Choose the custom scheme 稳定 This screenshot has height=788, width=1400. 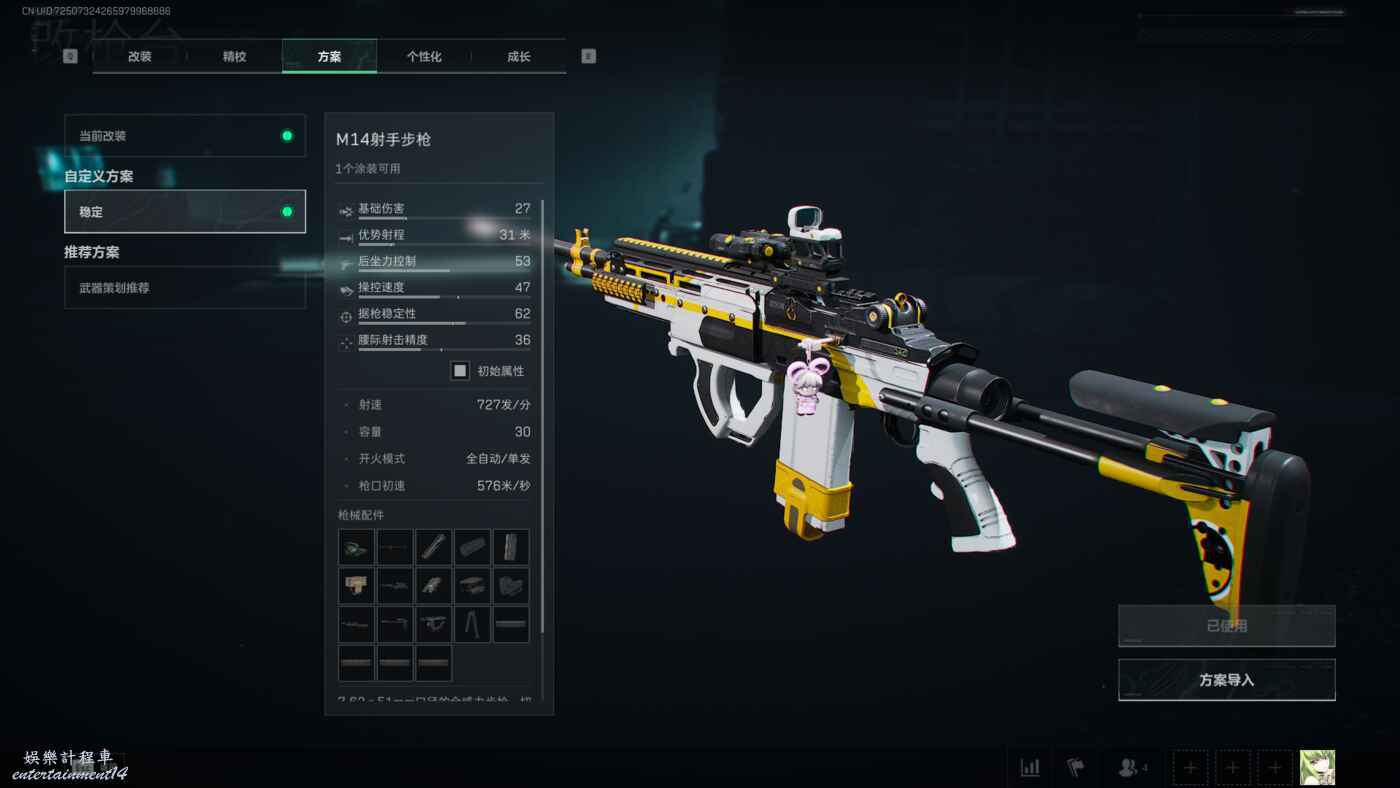(185, 212)
